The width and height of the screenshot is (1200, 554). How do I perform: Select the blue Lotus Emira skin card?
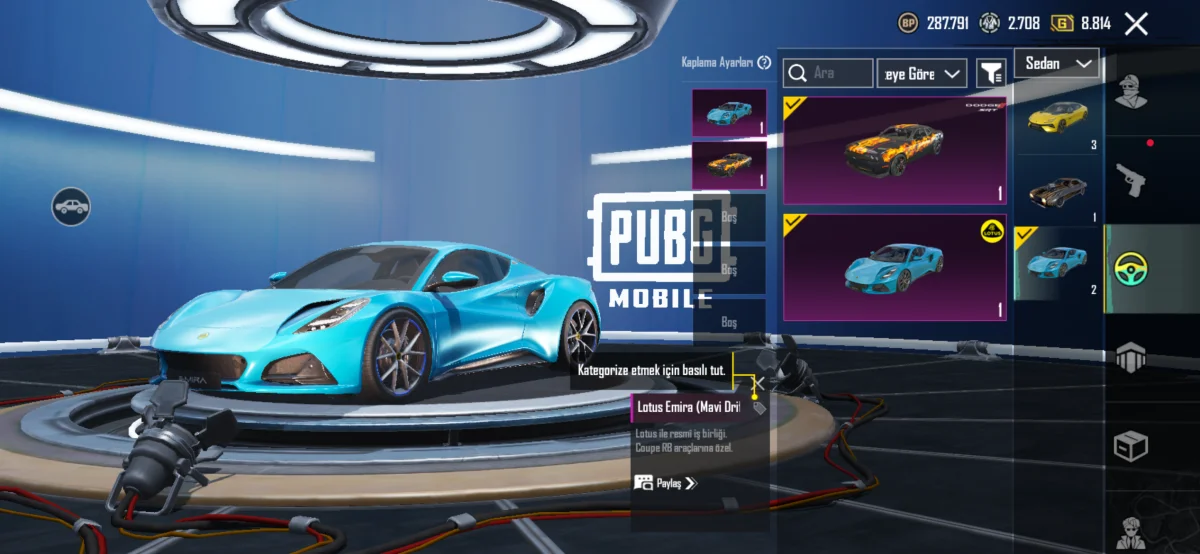pyautogui.click(x=880, y=268)
